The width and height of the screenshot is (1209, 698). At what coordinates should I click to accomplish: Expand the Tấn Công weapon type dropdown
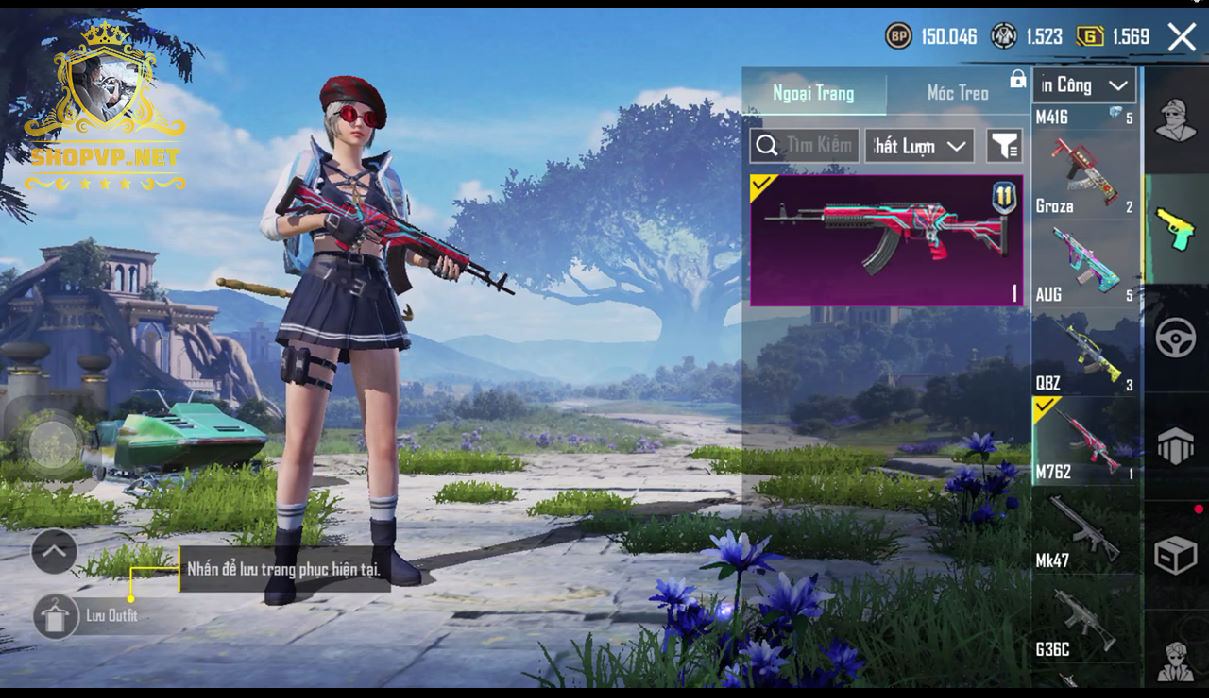pos(1084,86)
